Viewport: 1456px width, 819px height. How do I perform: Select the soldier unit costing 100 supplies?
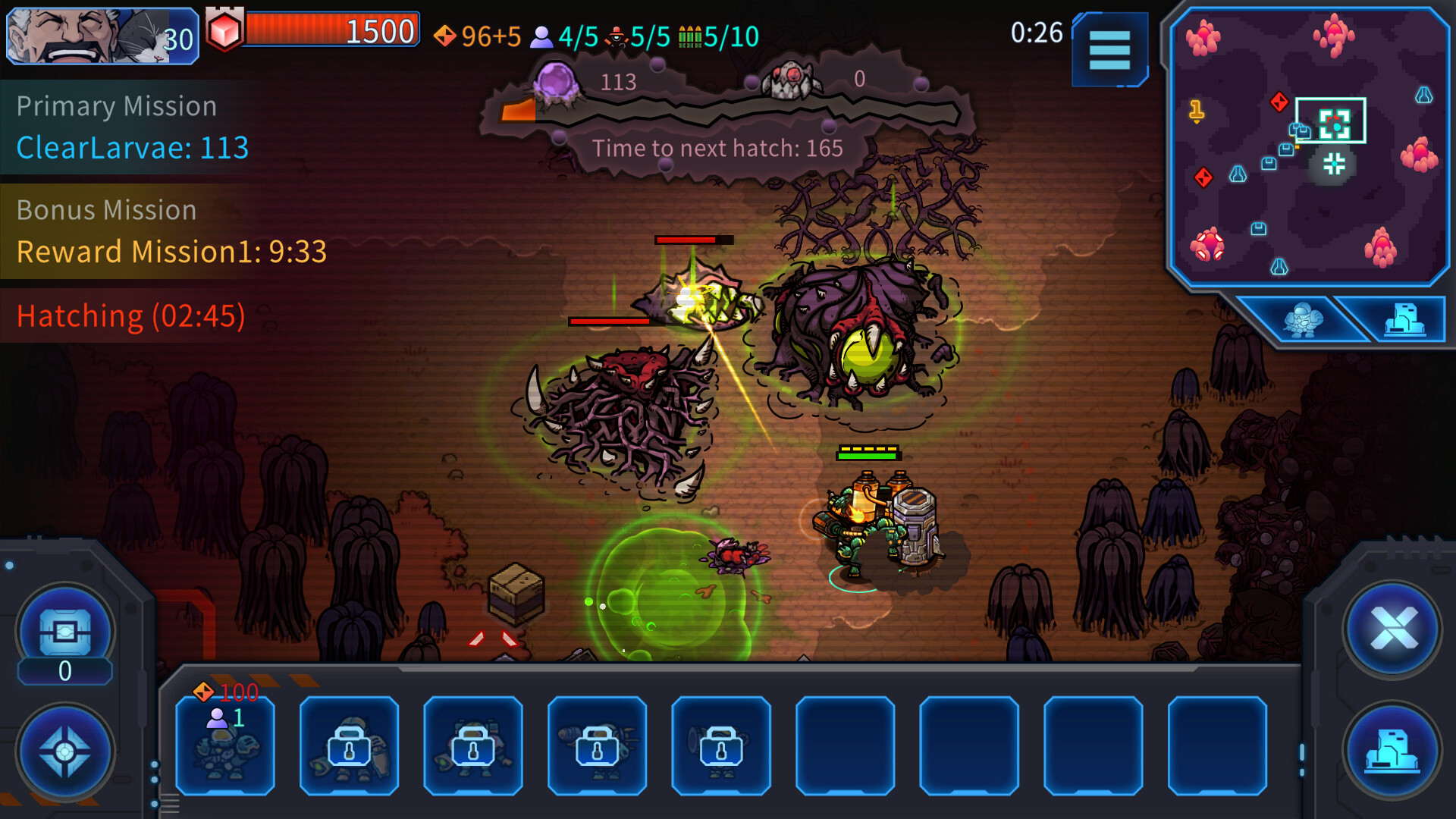point(225,747)
